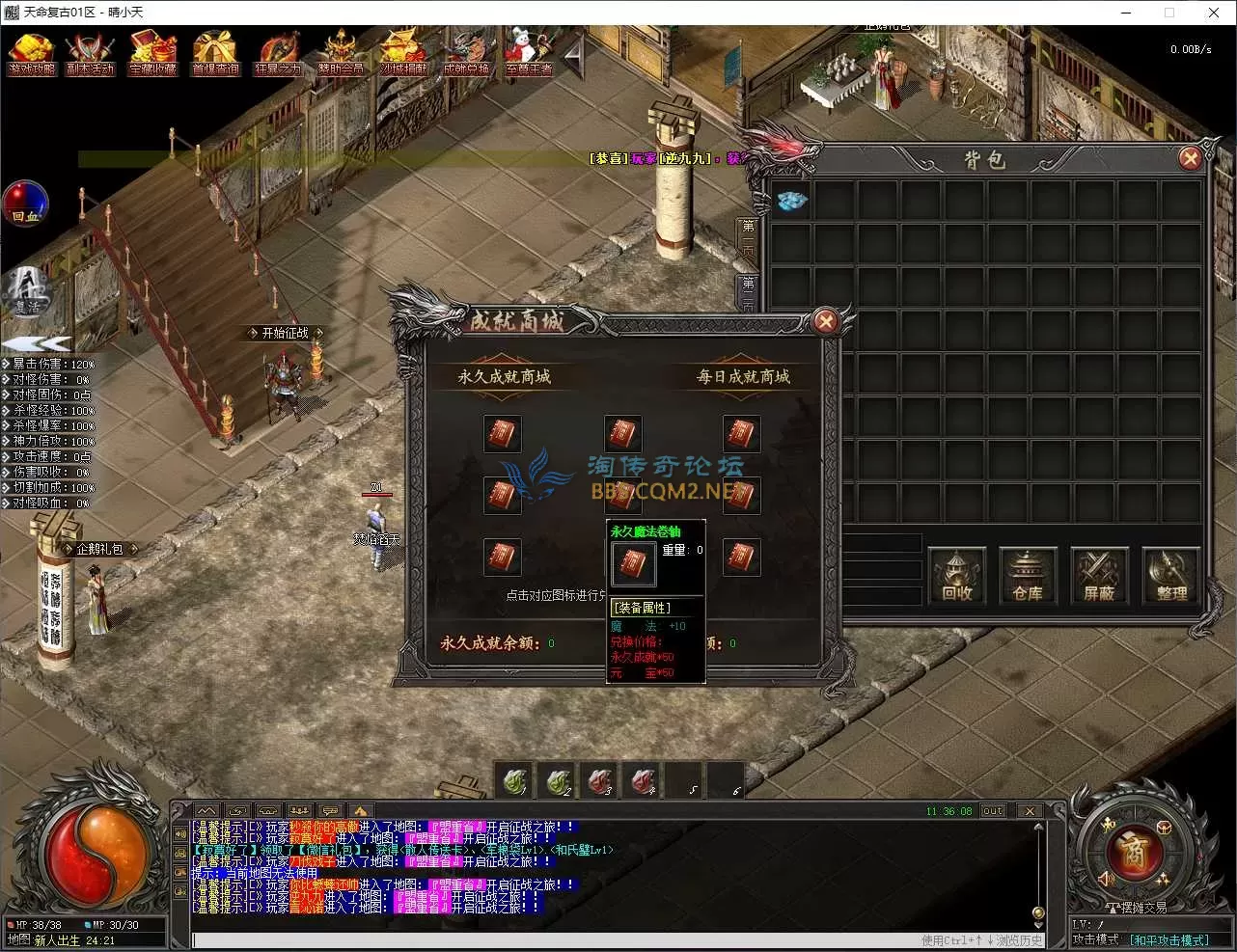
Task: Close the game window with X
Action: point(1214,13)
